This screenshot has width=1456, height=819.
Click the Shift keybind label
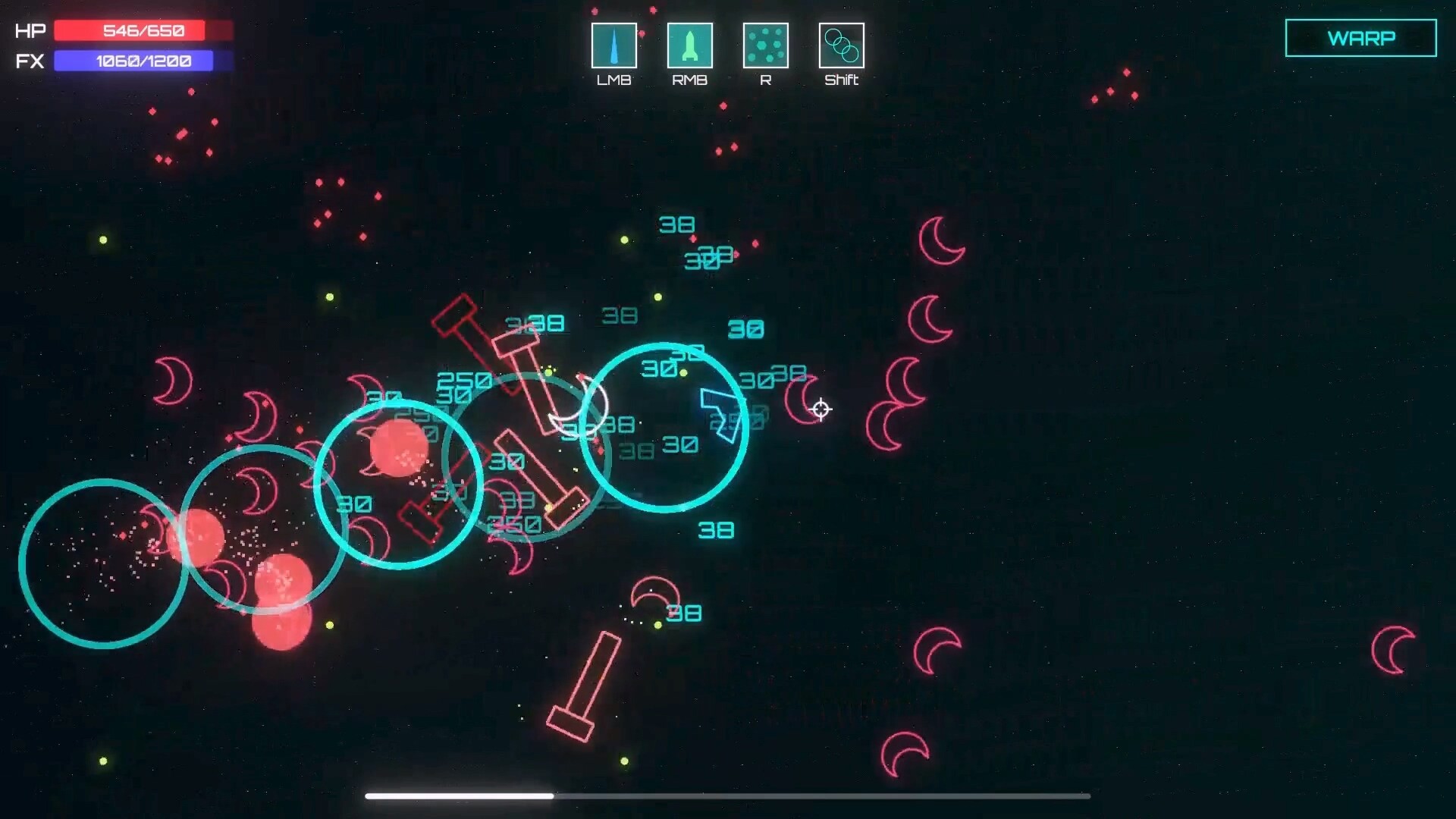tap(842, 79)
